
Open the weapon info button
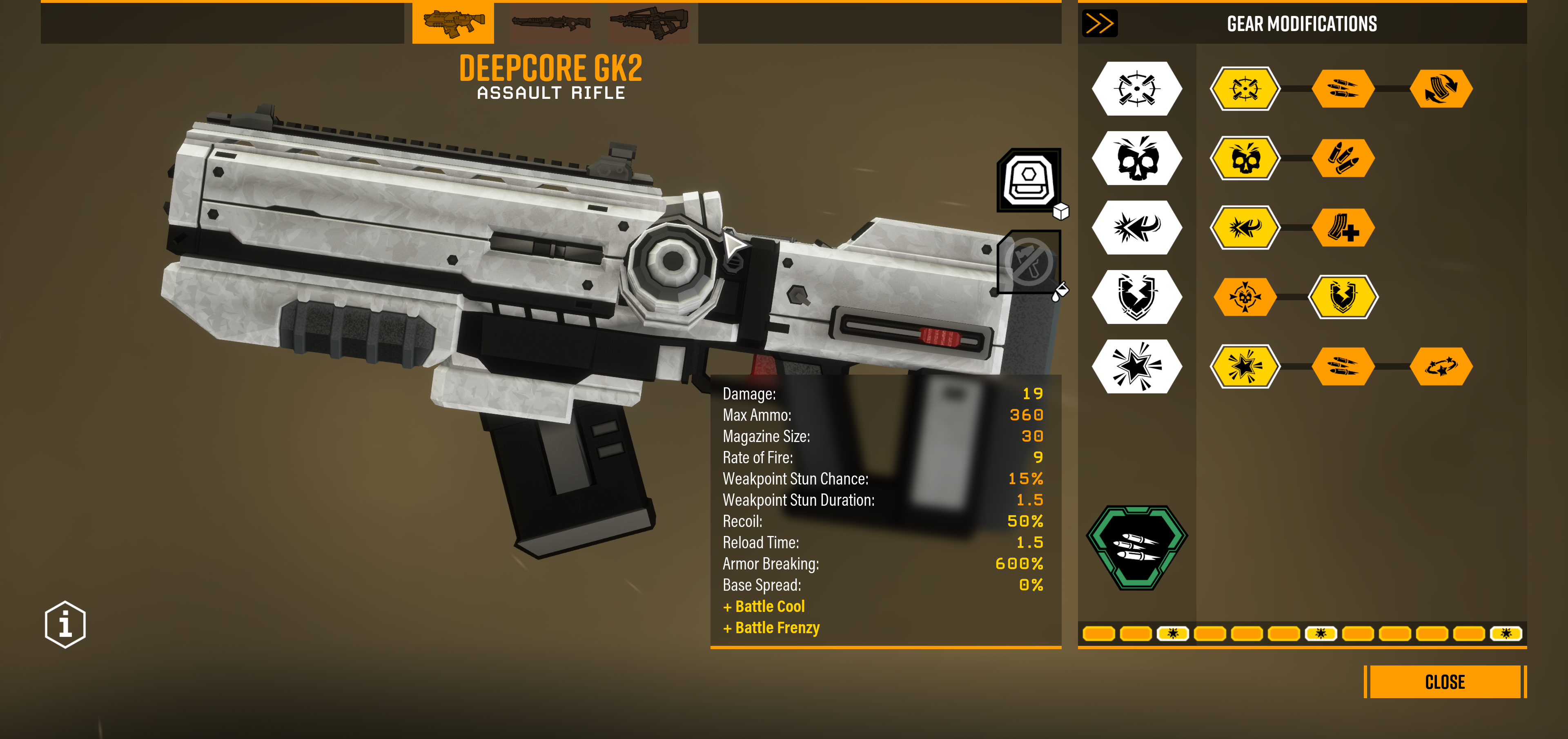click(x=65, y=625)
